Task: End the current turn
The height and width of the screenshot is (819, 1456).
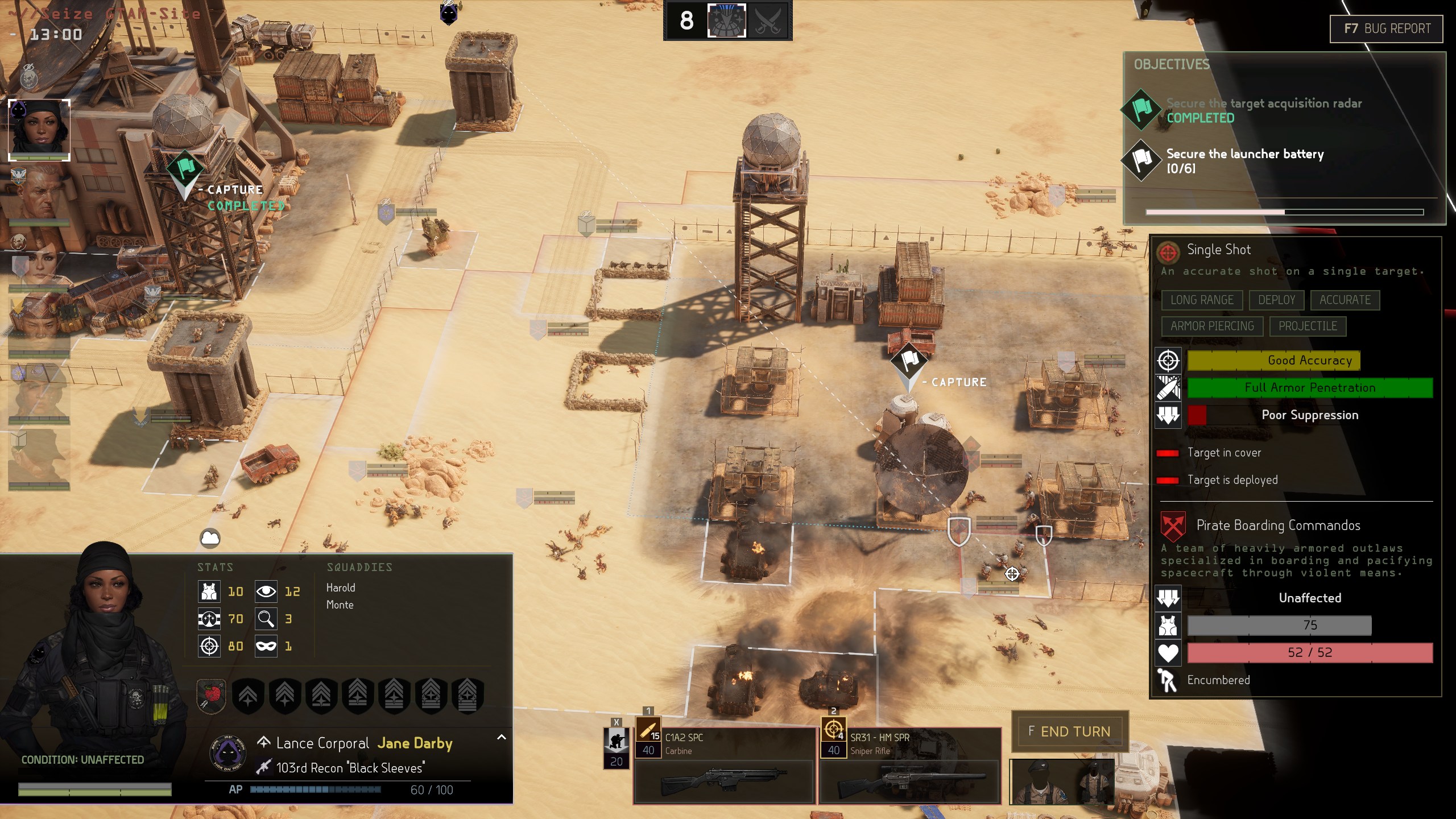Action: click(x=1069, y=731)
